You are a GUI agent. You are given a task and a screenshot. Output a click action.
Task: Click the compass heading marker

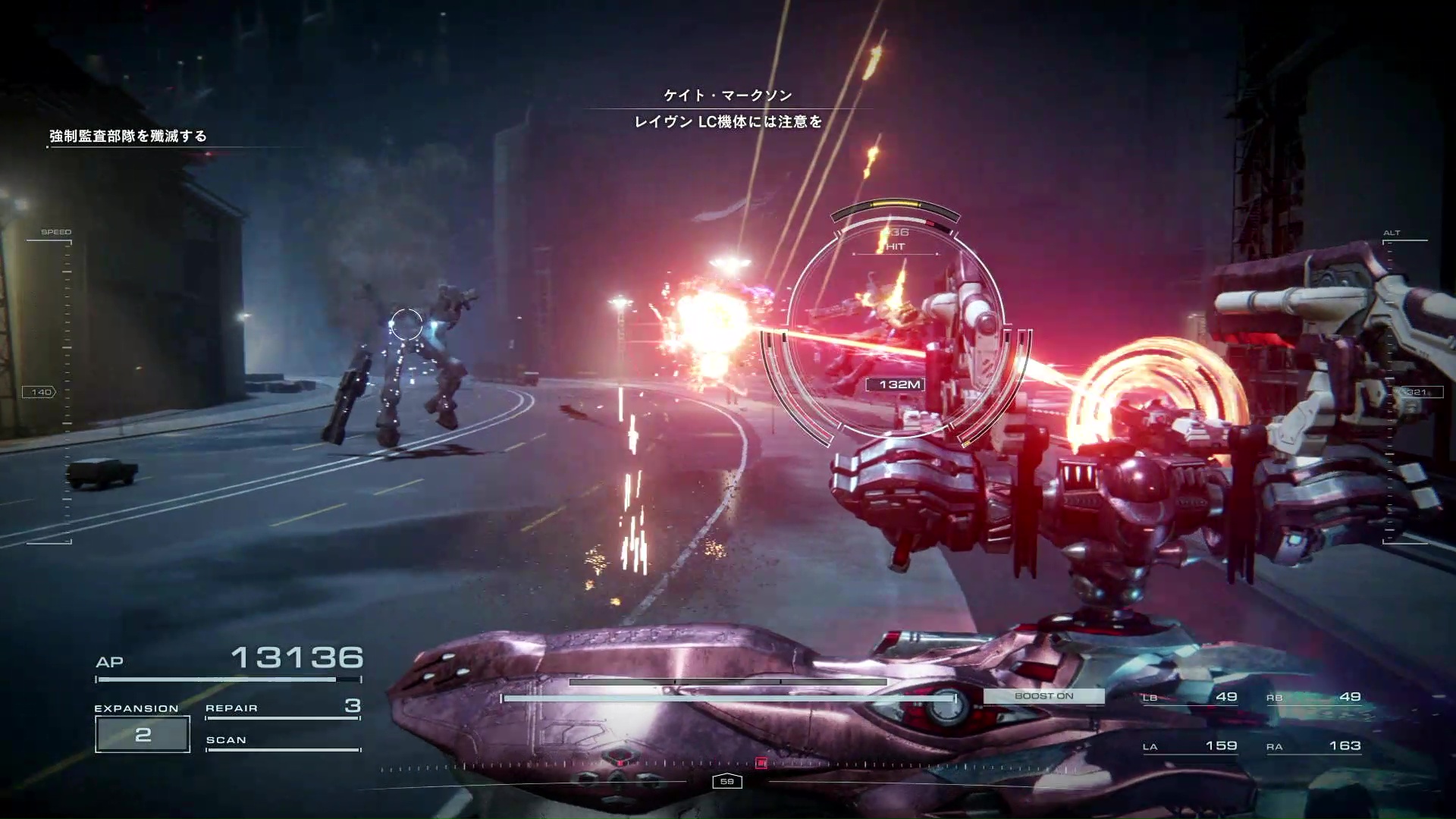[726, 782]
